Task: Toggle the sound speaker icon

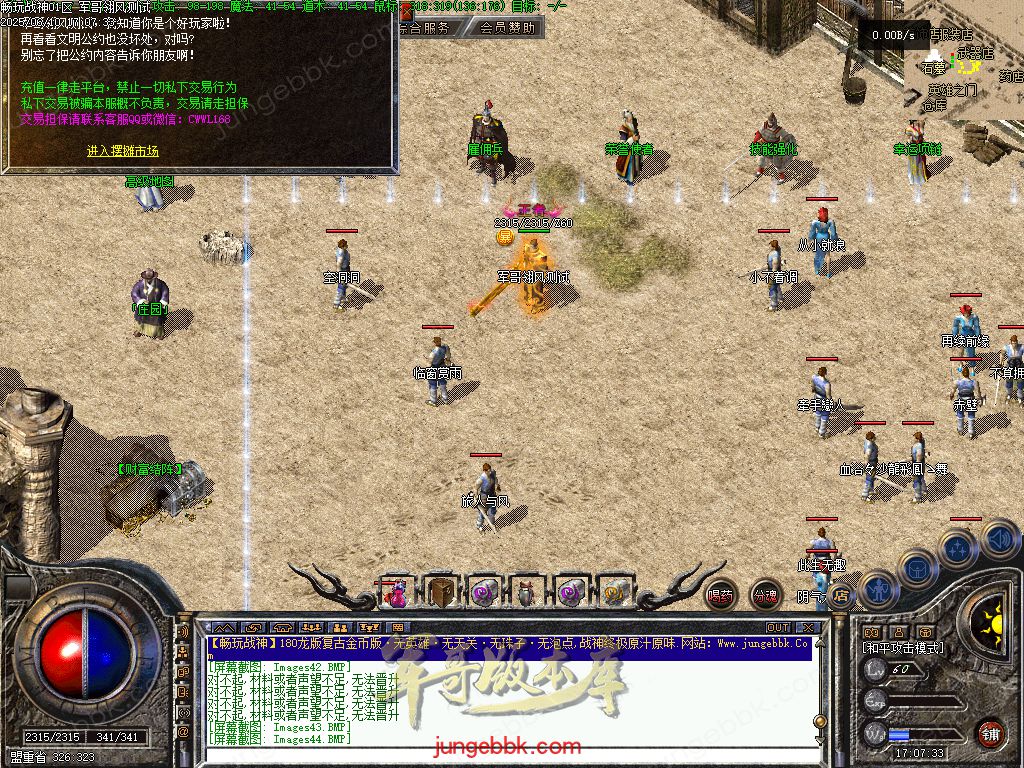Action: [x=999, y=538]
